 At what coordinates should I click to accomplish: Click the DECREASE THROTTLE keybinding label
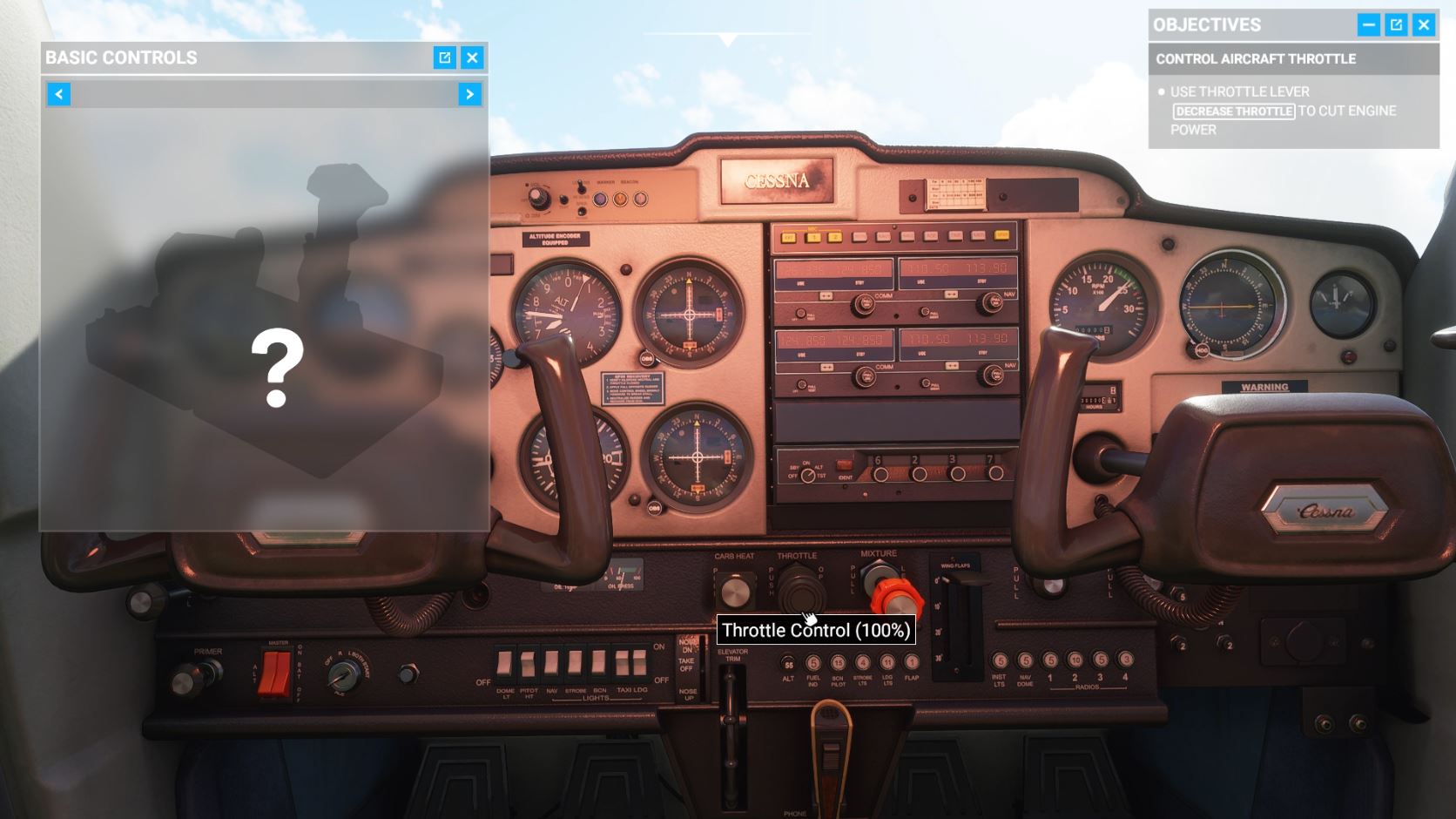(1233, 112)
